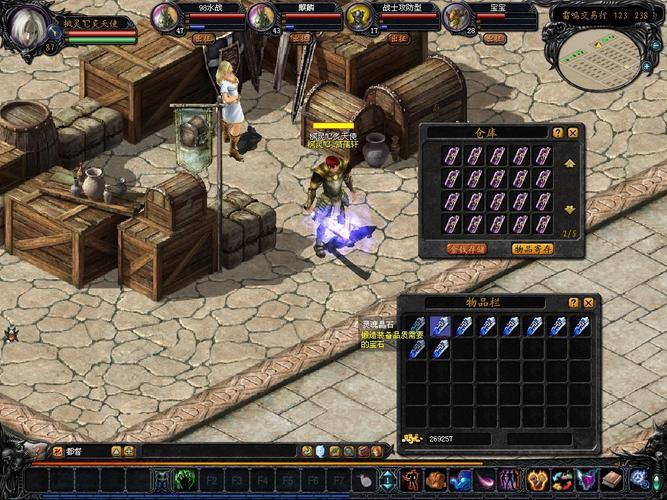This screenshot has width=667, height=500.
Task: Select the 战士攻防型 party member portrait
Action: tap(359, 17)
